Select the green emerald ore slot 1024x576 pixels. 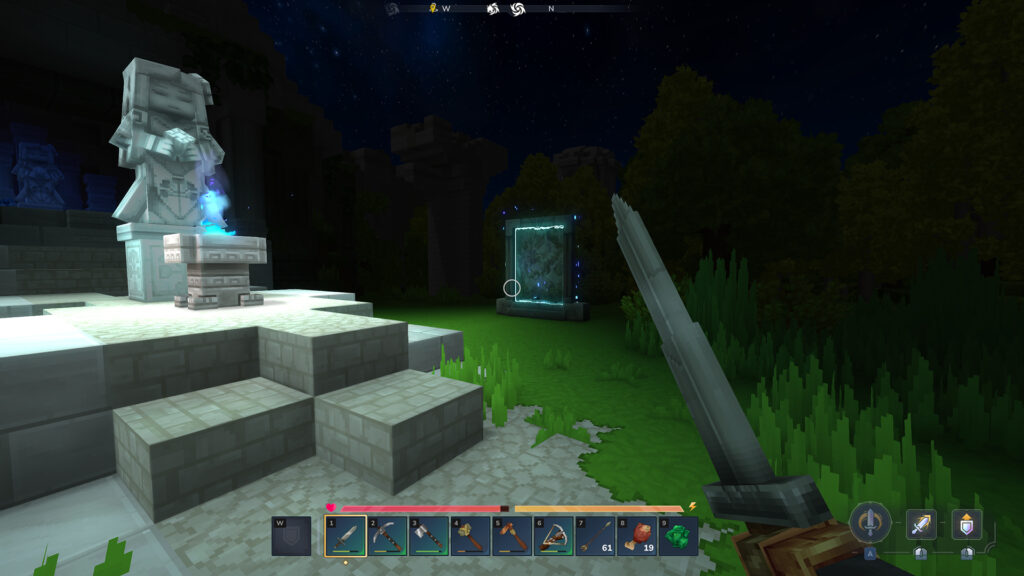point(679,535)
